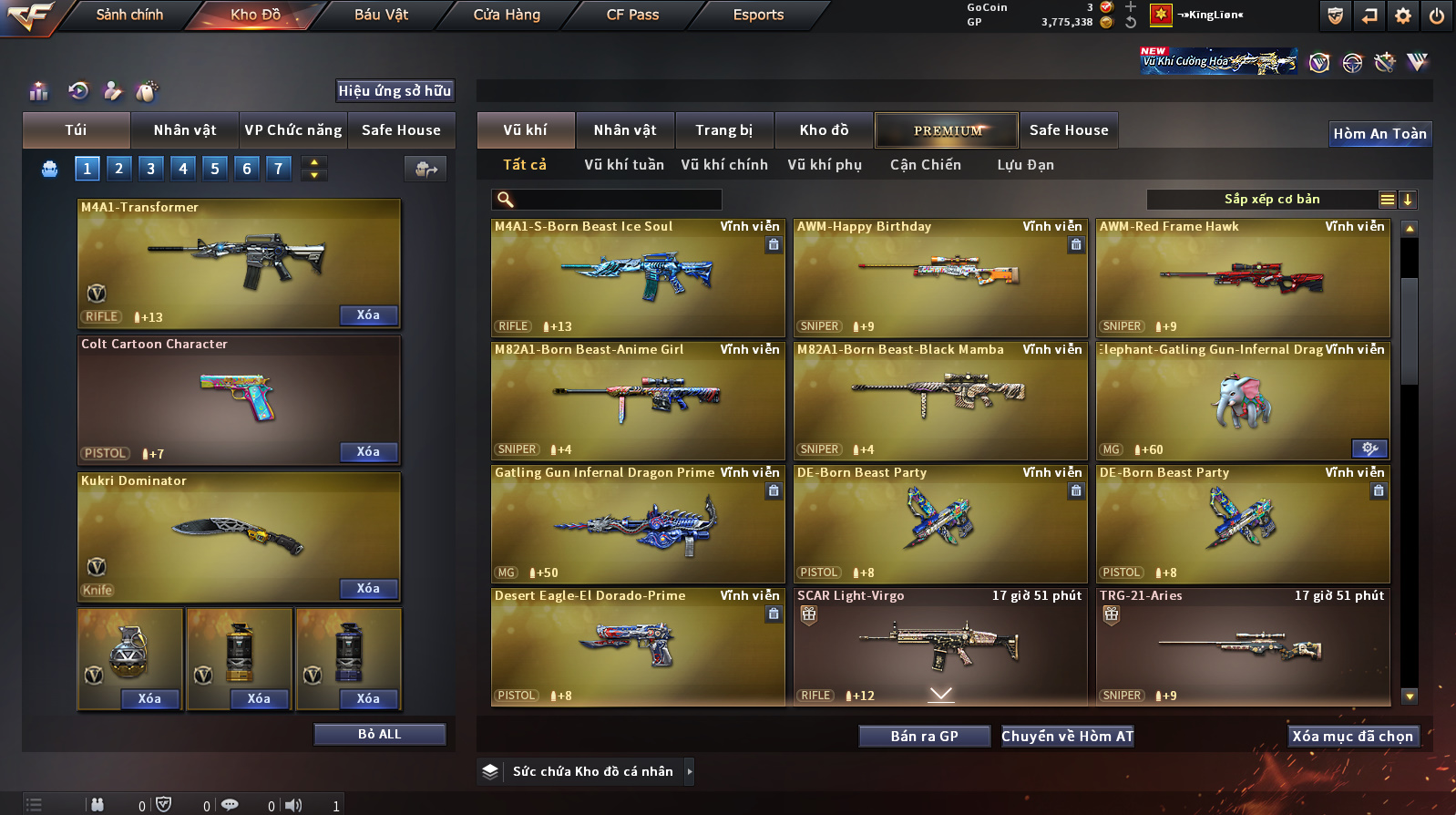The height and width of the screenshot is (815, 1456).
Task: Choose the Gatling Gun Infernal Dragon Prime
Action: 638,524
